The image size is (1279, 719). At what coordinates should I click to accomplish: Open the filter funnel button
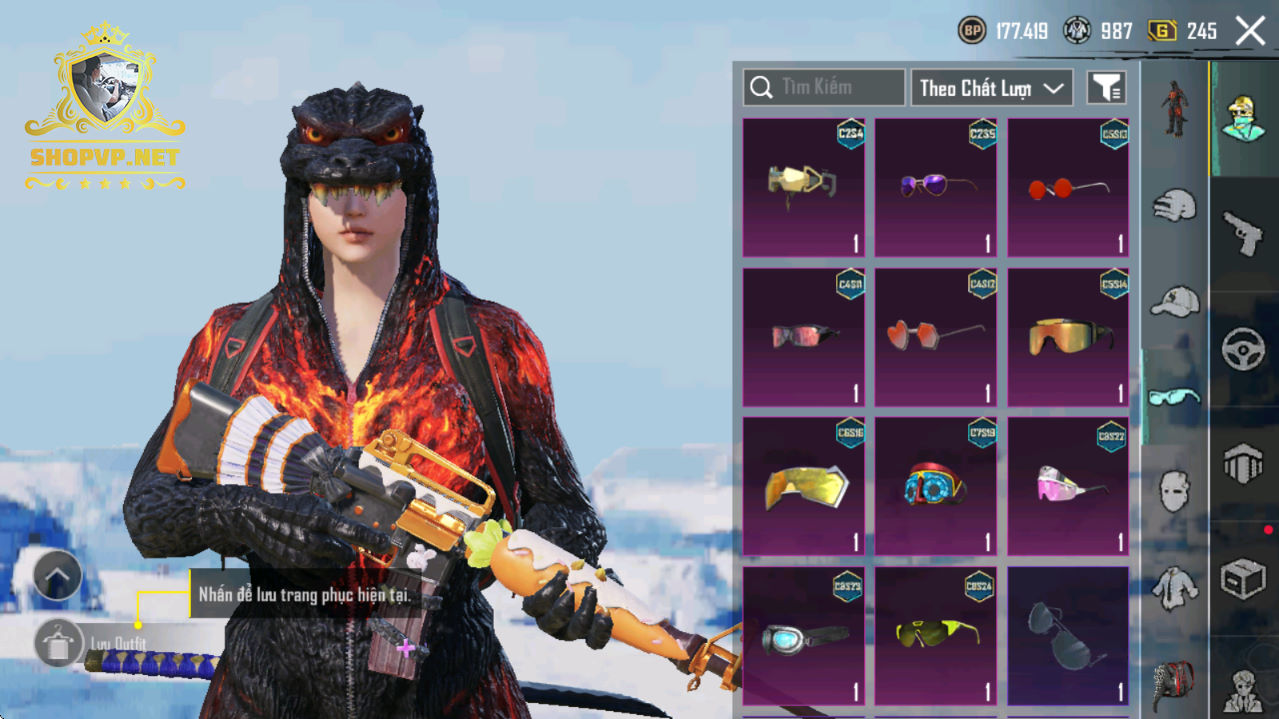click(x=1106, y=88)
